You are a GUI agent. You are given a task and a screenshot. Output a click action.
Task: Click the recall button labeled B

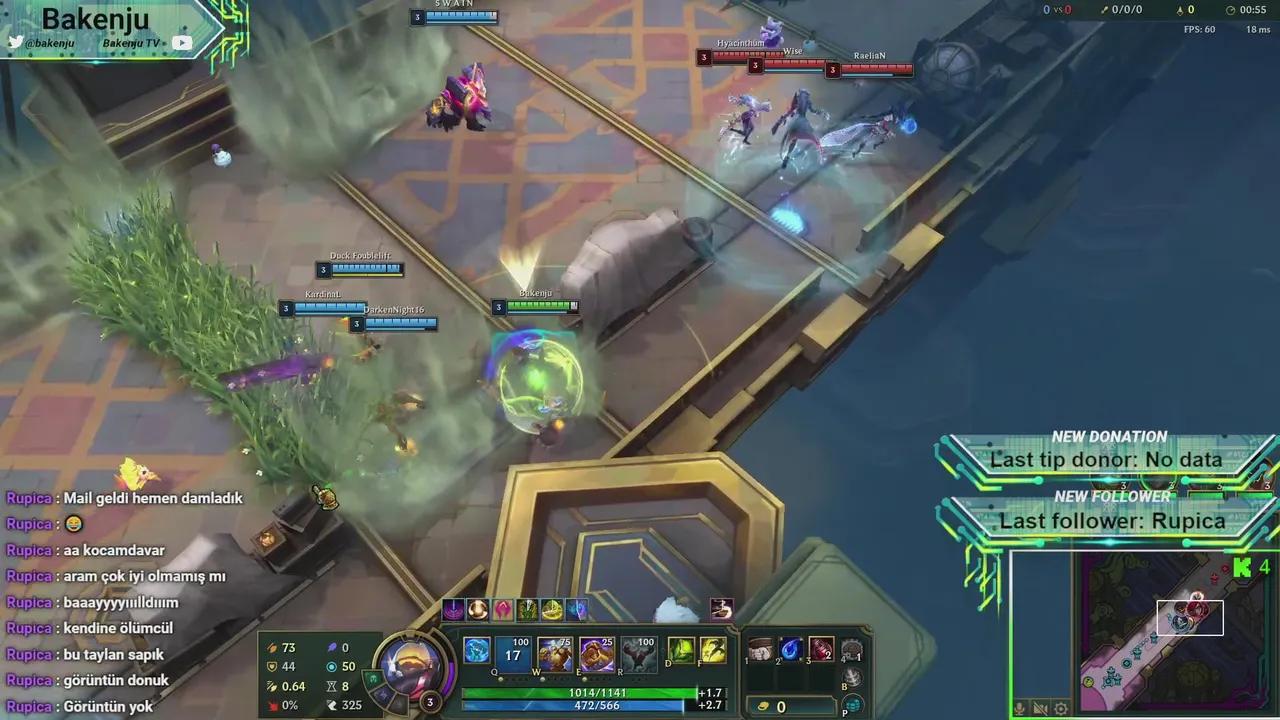pyautogui.click(x=852, y=677)
